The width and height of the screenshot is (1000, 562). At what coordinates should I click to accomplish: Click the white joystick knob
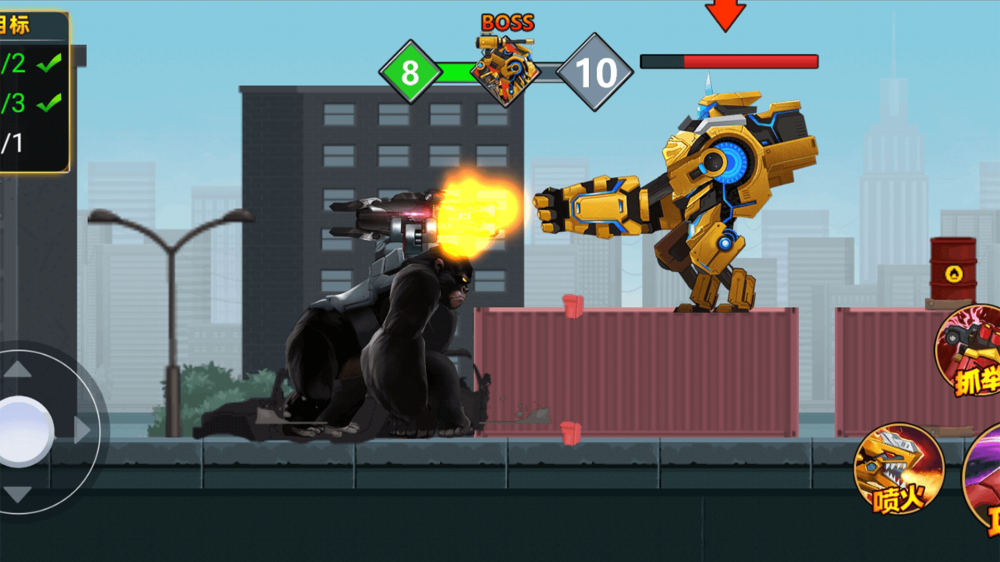point(24,430)
